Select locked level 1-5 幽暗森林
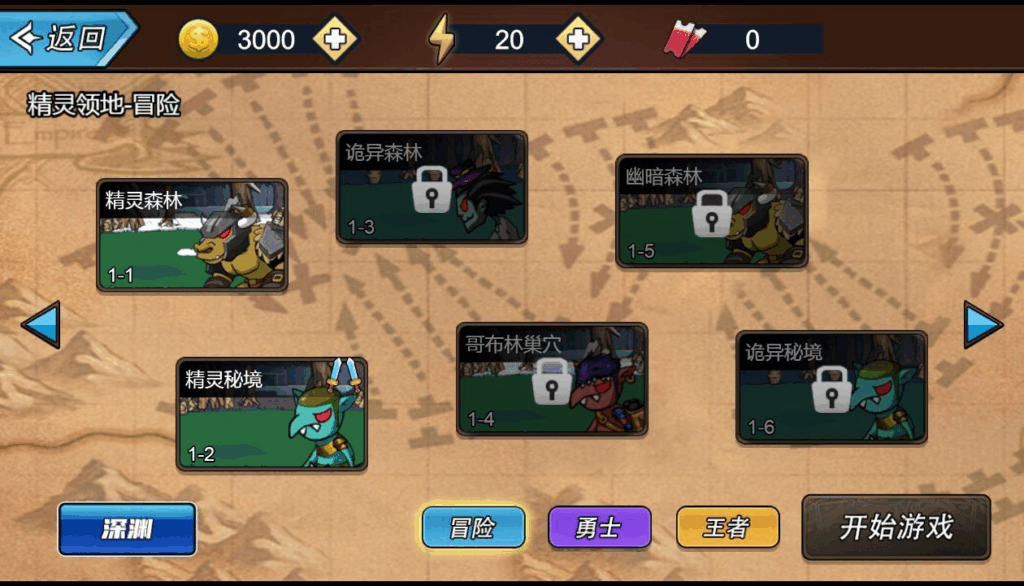1024x586 pixels. click(x=711, y=211)
